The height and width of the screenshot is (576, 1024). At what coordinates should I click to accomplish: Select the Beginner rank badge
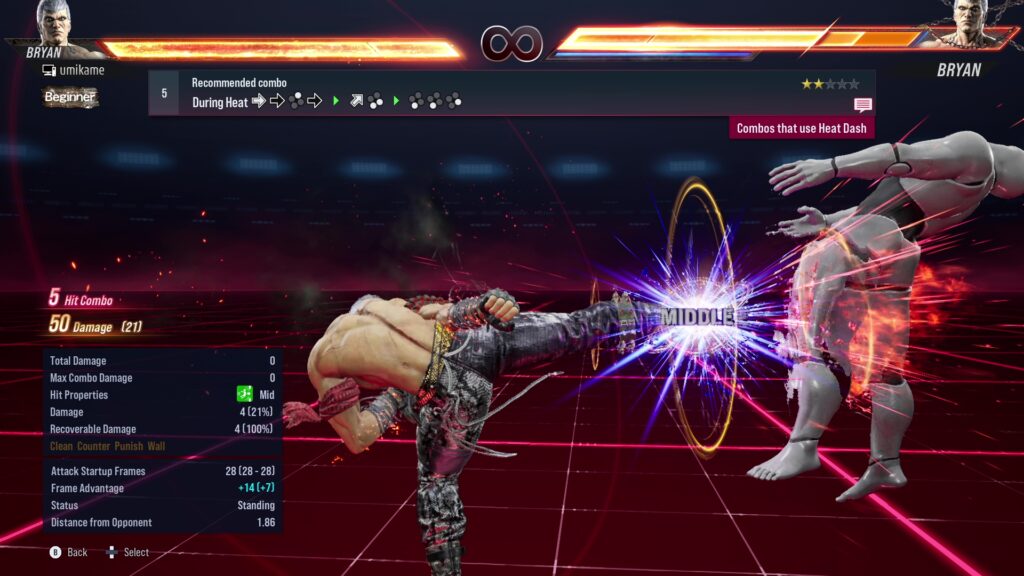(70, 97)
